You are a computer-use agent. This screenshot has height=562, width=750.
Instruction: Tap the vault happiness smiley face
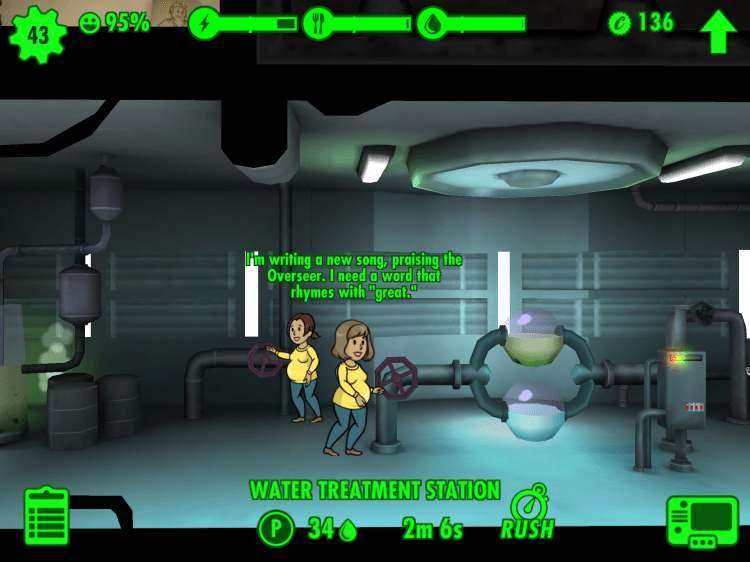90,23
